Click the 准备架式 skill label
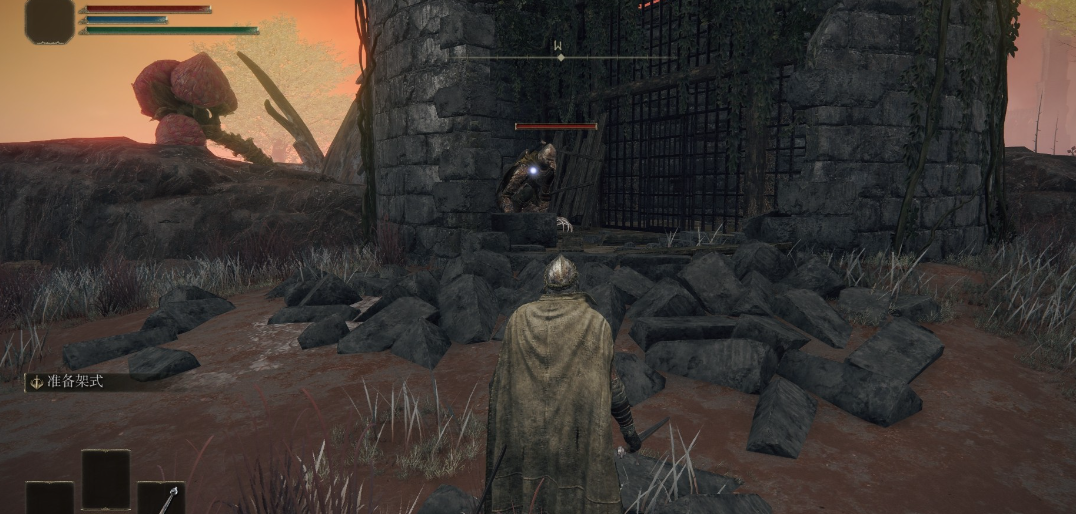1076x514 pixels. [x=75, y=380]
